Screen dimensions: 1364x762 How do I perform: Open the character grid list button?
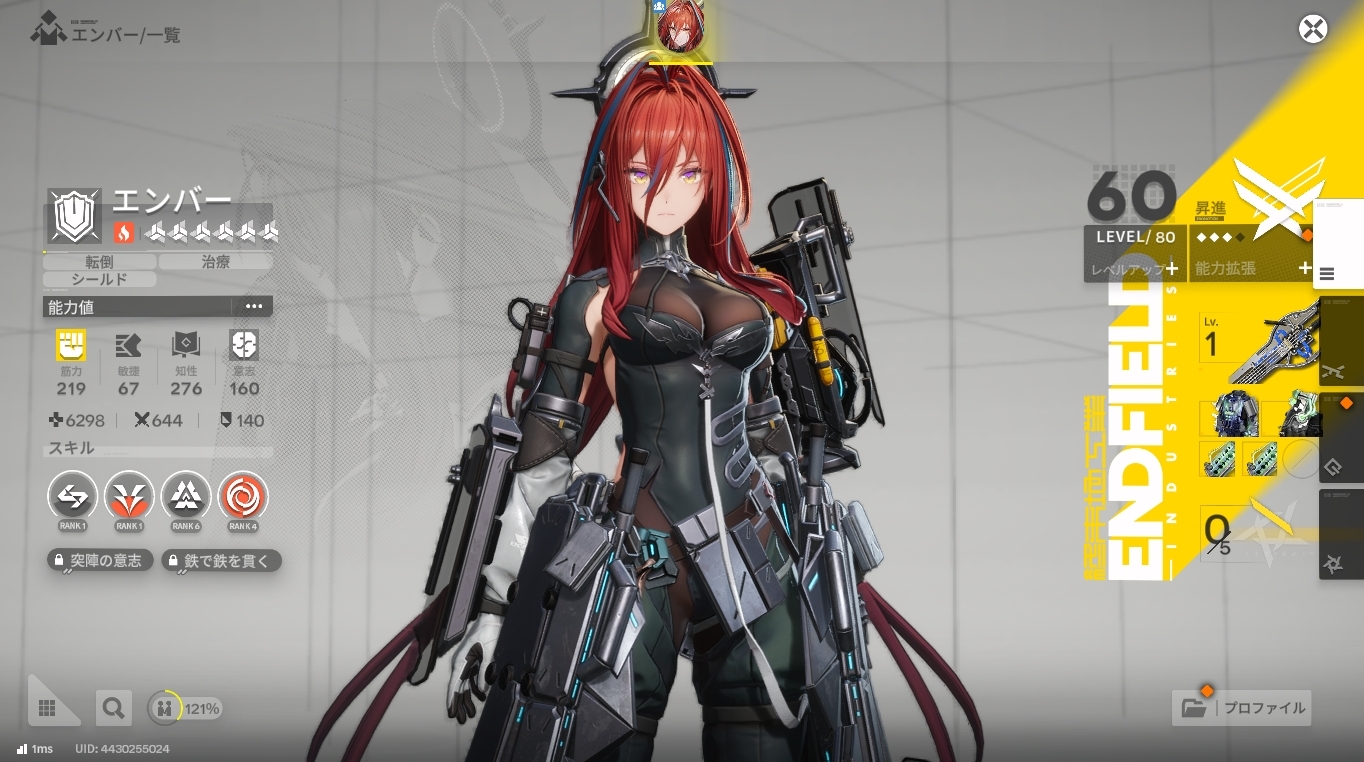(46, 708)
